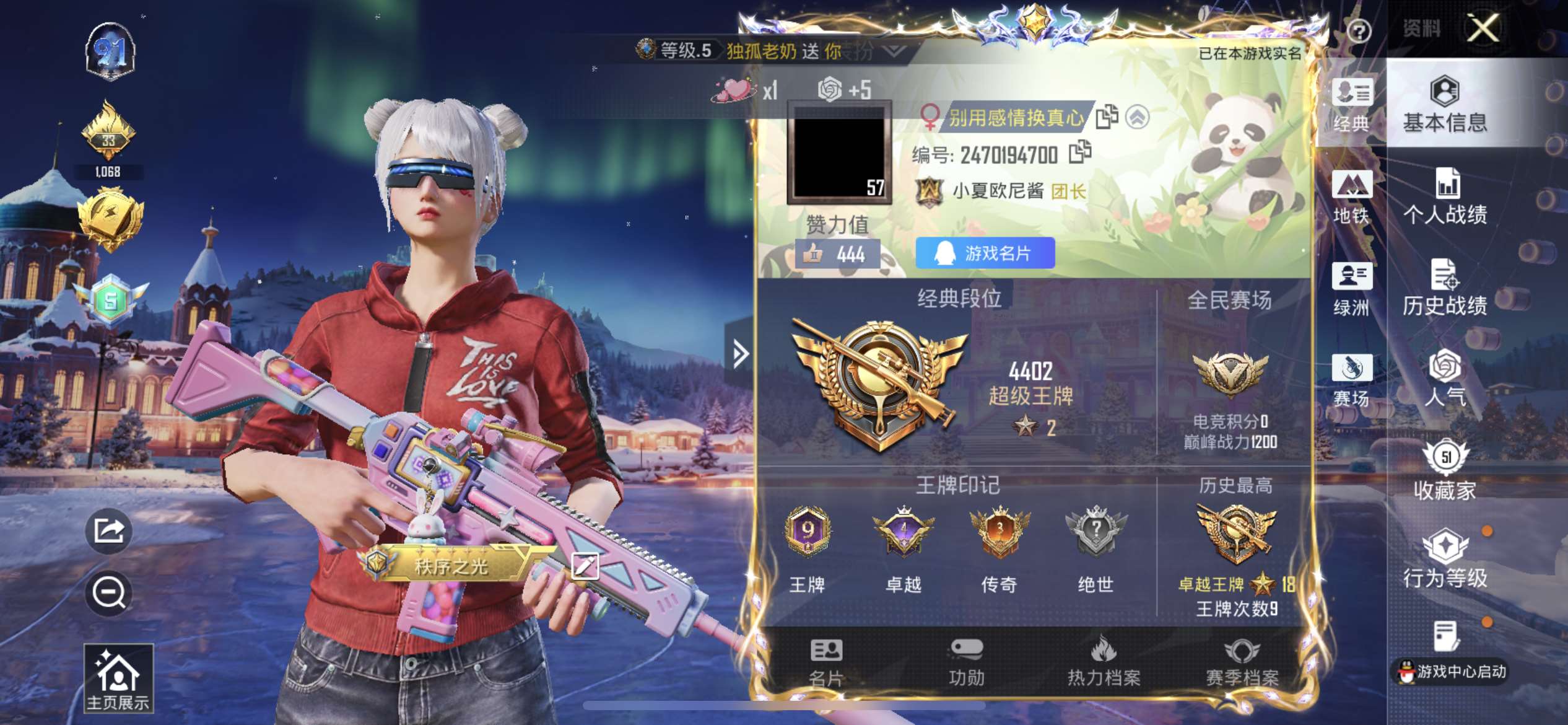Open 主页展示 homepage display

point(118,678)
